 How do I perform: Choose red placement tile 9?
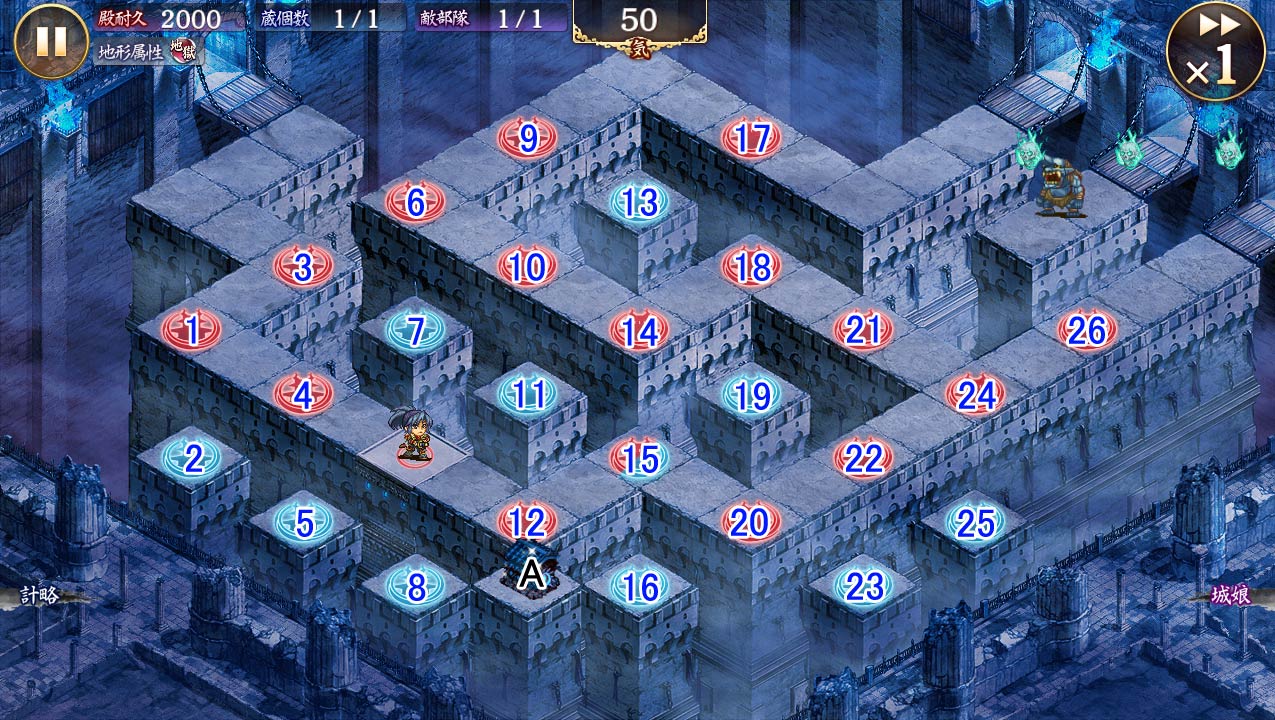click(528, 138)
